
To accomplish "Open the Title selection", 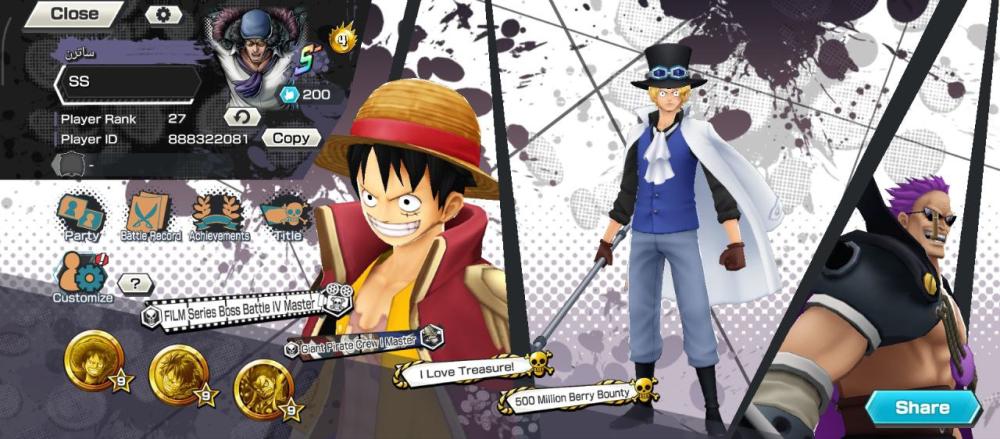I will (x=287, y=217).
